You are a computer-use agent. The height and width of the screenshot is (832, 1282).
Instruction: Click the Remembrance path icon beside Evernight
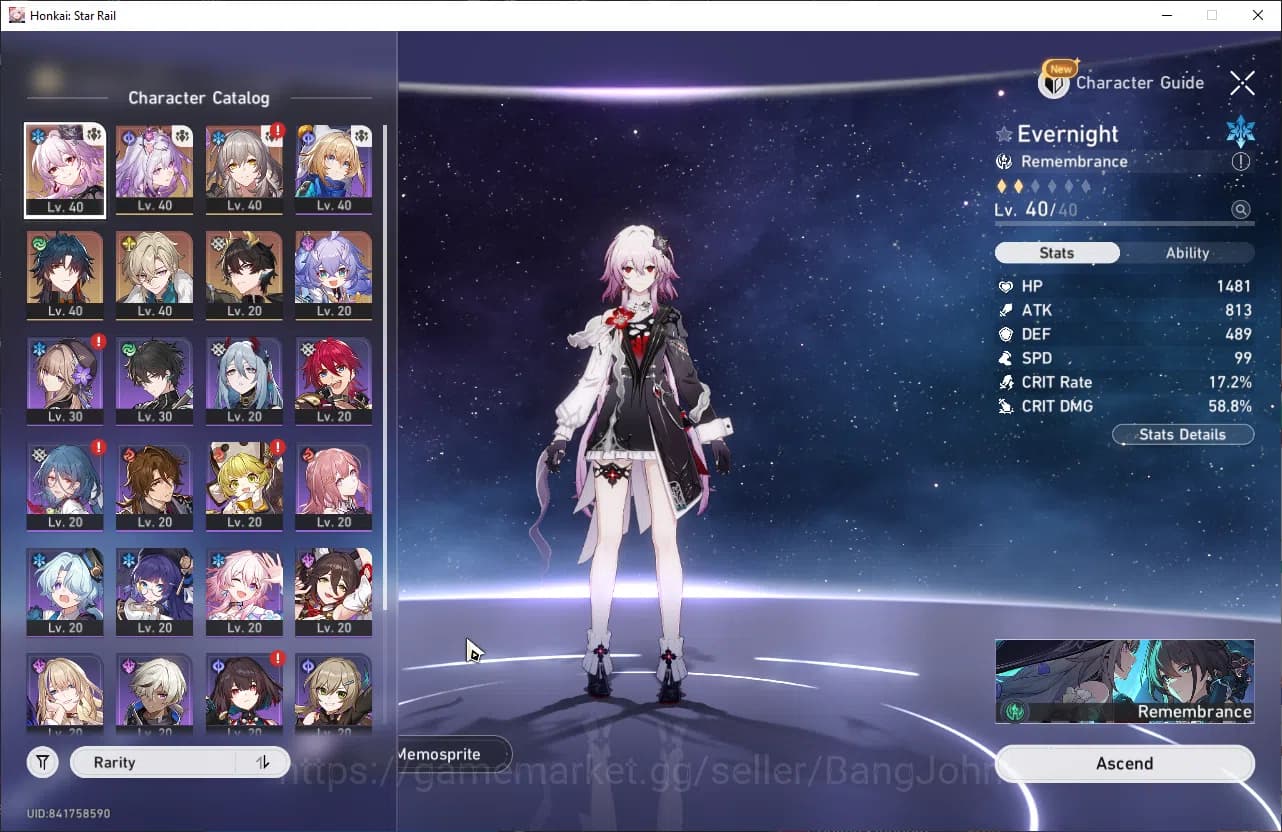1005,161
